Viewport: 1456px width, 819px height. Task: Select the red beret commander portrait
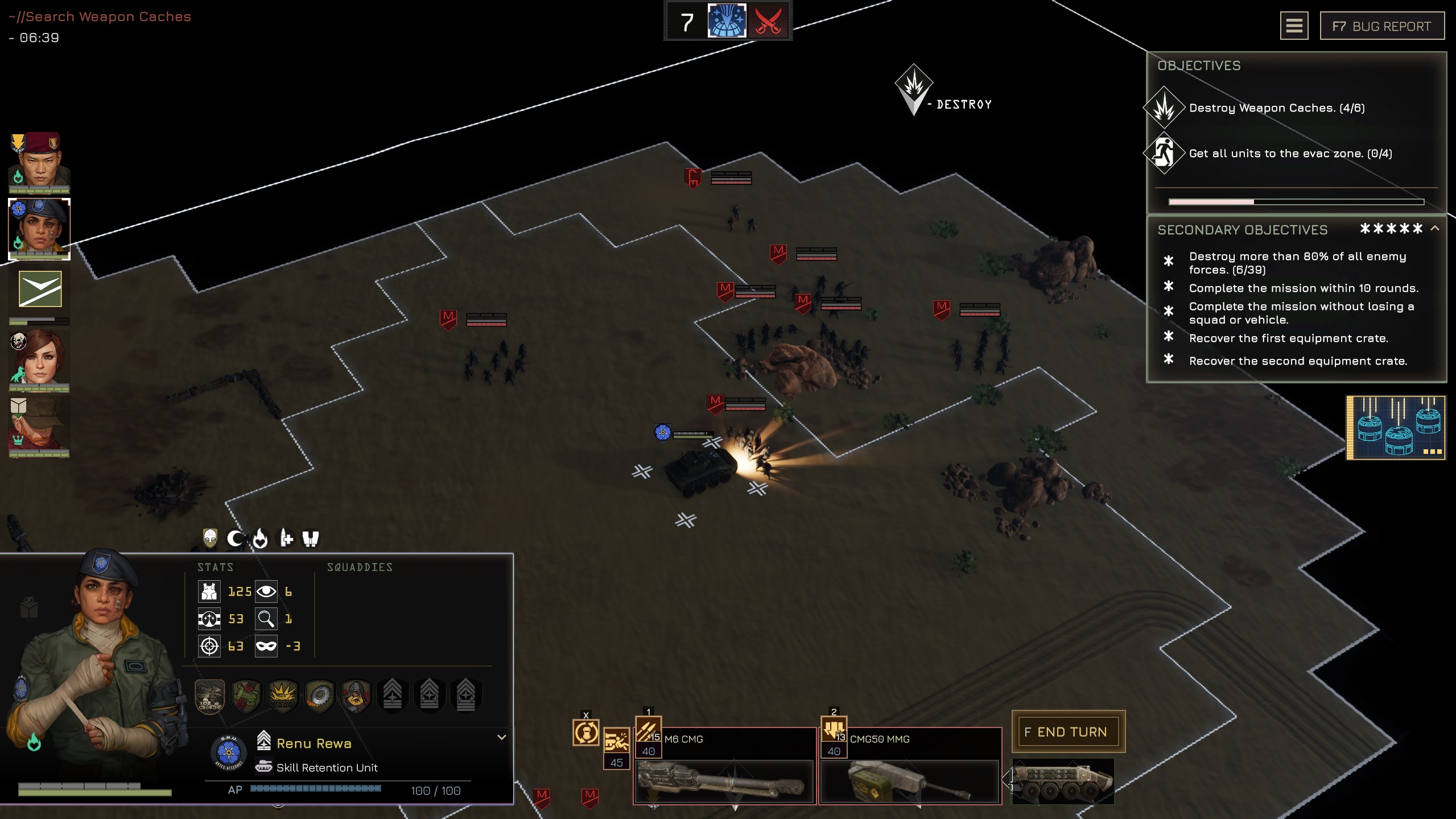pos(39,162)
